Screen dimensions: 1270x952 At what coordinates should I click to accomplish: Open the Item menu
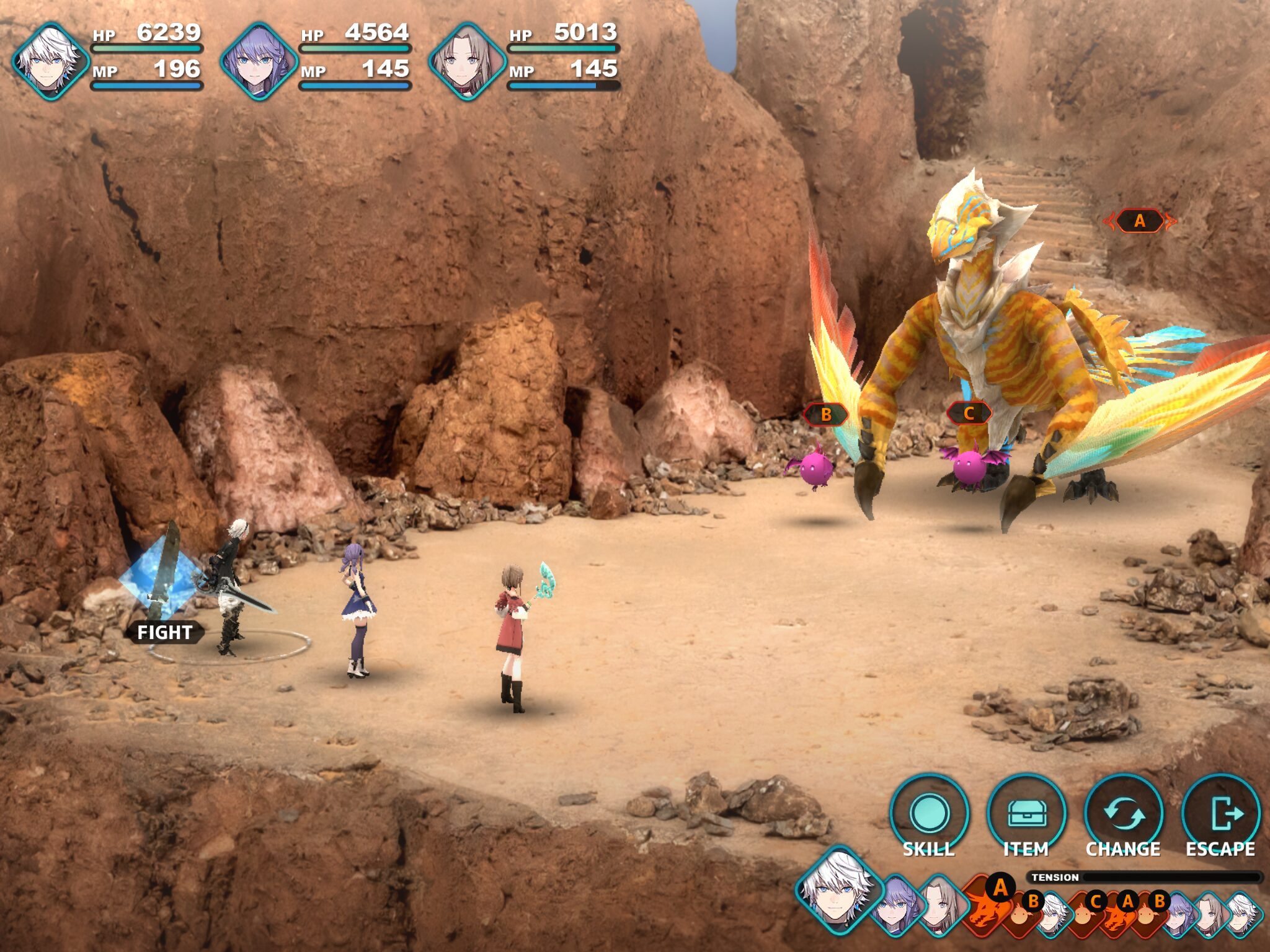1026,814
